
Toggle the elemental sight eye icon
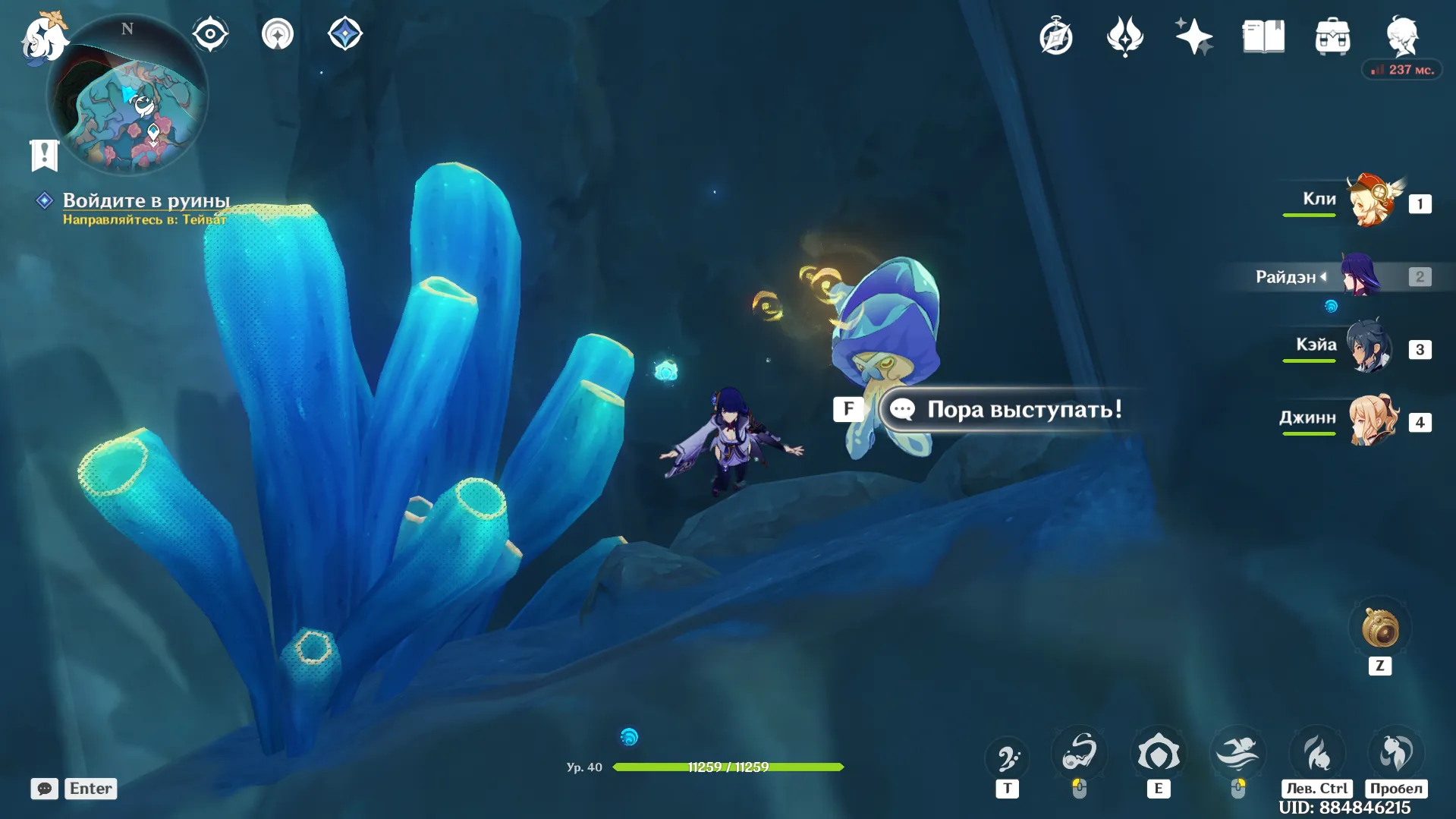(x=210, y=34)
